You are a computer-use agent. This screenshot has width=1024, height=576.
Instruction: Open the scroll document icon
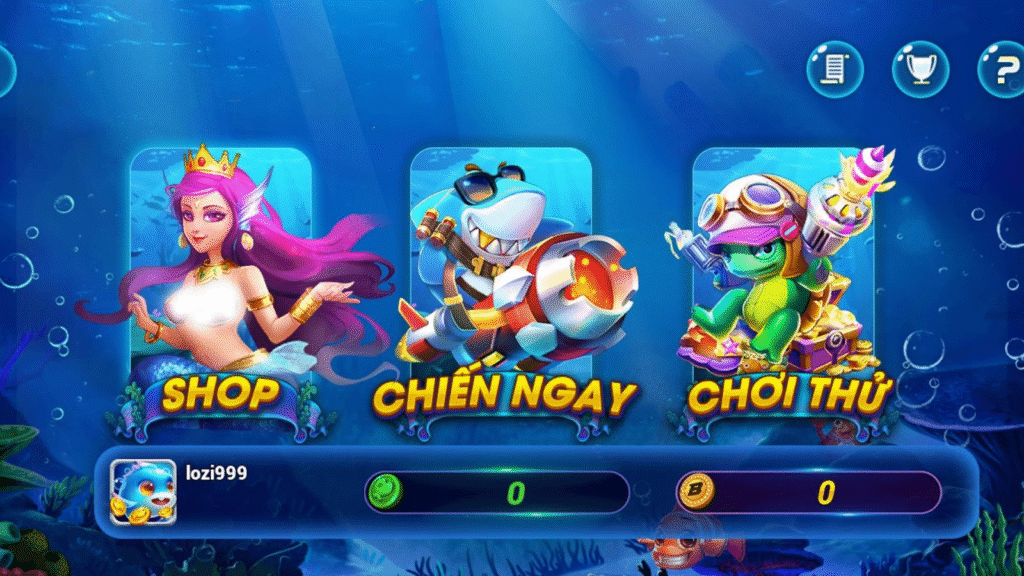[835, 69]
